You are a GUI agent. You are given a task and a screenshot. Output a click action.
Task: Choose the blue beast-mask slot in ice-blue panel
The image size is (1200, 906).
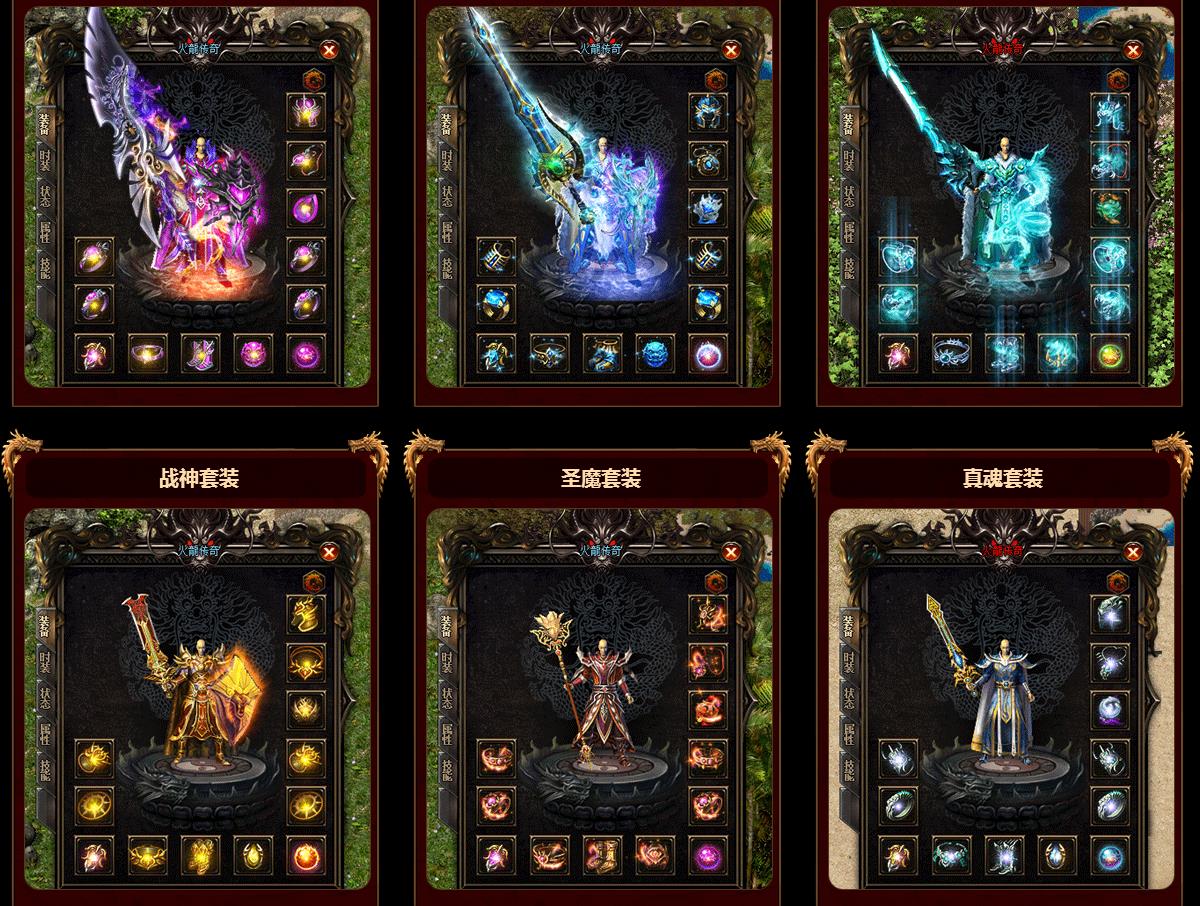coord(655,352)
